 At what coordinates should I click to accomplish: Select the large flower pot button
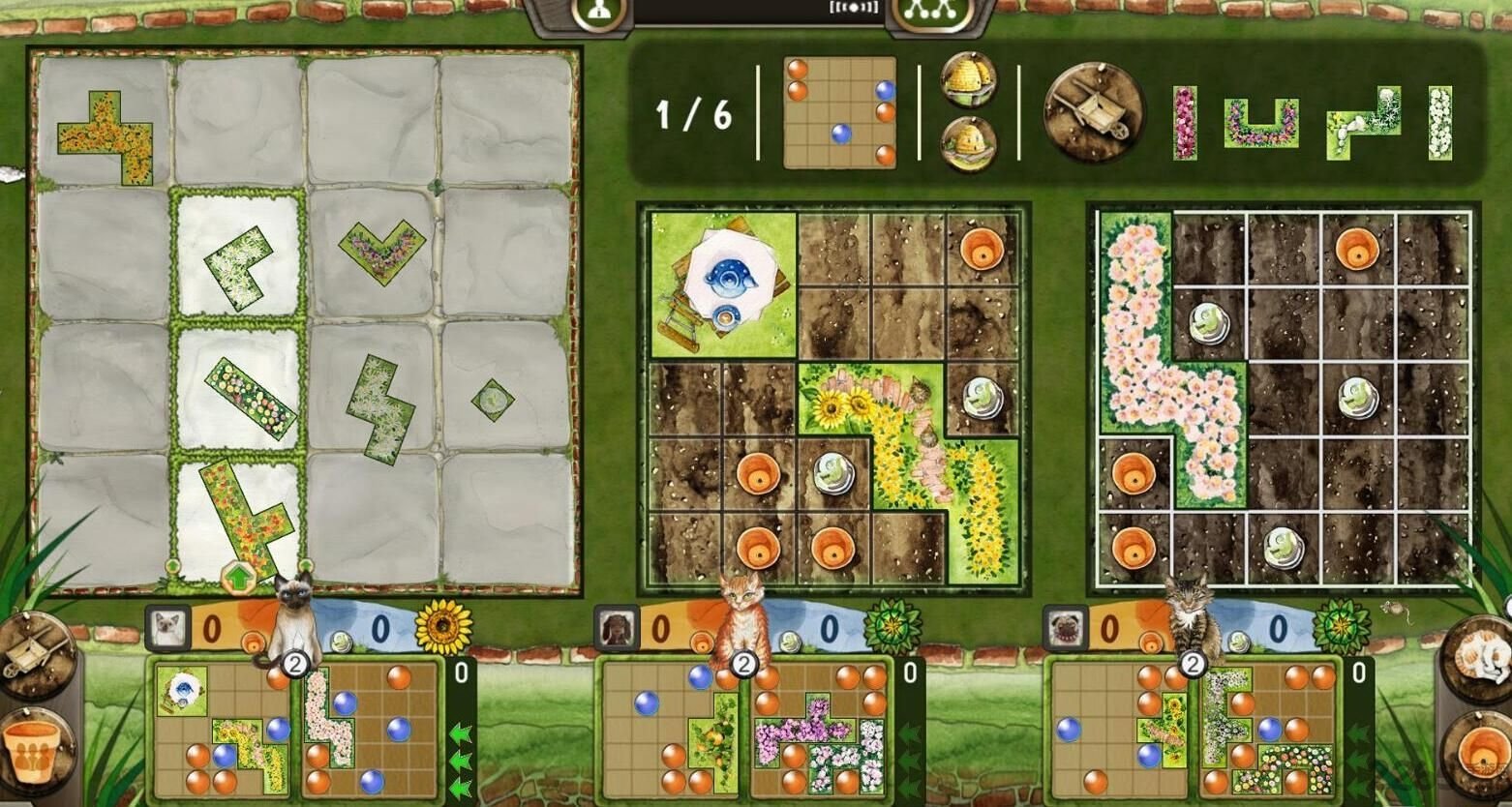click(x=35, y=750)
